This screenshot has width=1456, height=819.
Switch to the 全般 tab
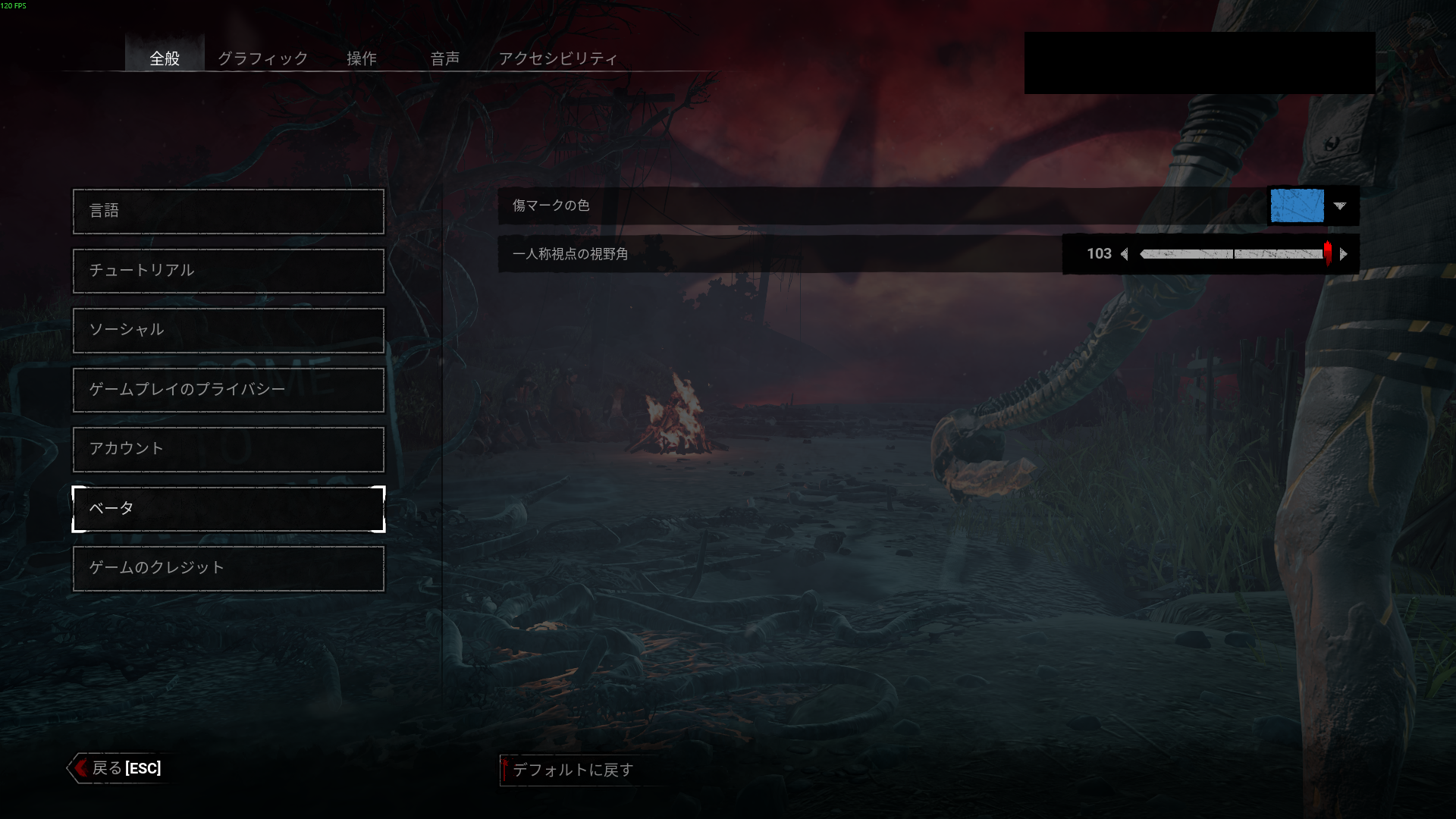pyautogui.click(x=165, y=58)
